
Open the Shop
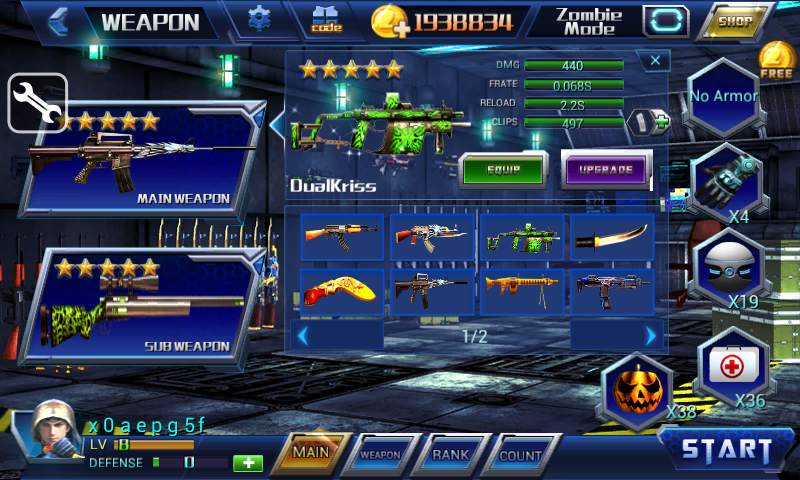(x=735, y=20)
